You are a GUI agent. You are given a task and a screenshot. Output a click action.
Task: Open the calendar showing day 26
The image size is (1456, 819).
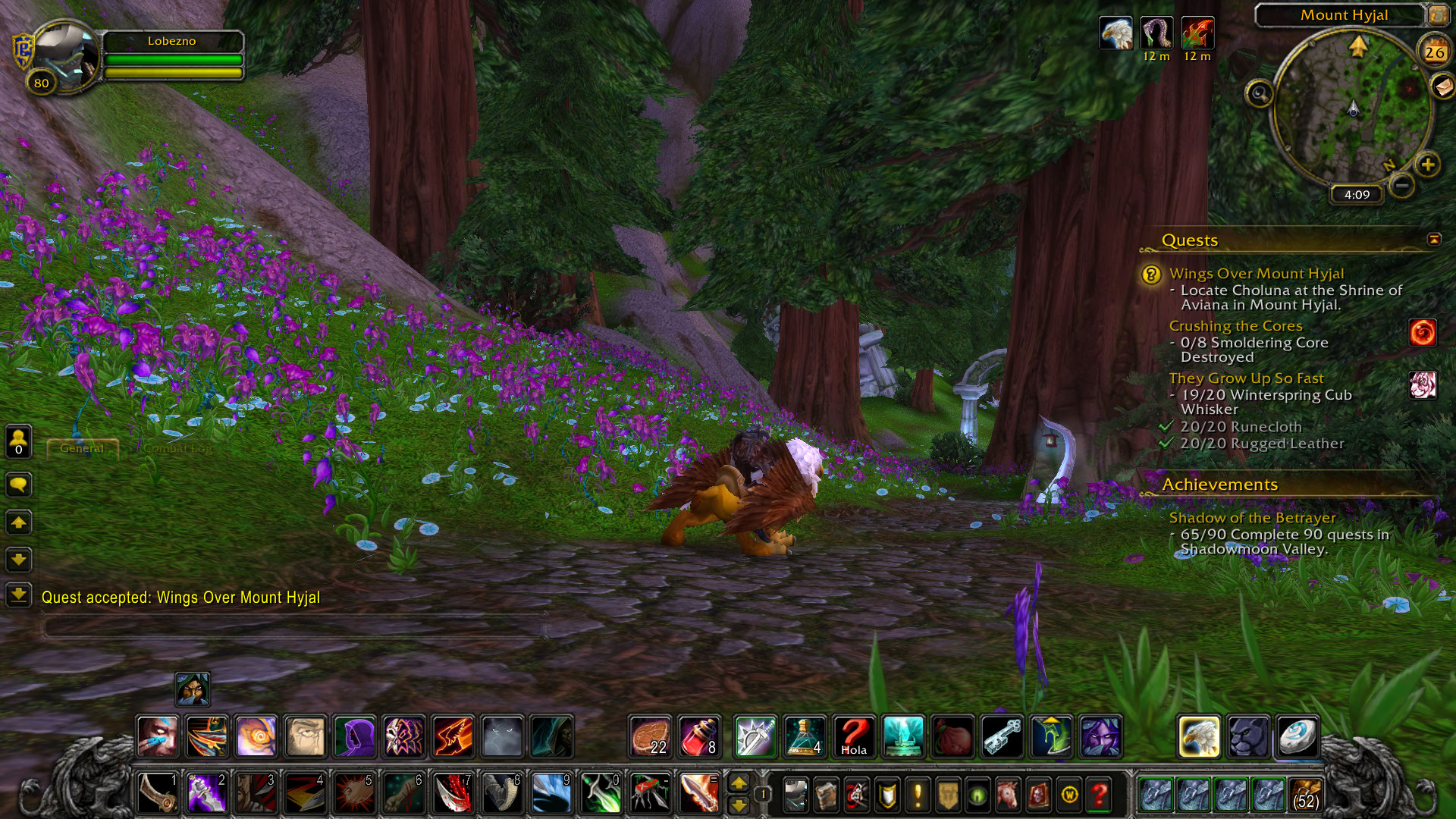[1434, 52]
